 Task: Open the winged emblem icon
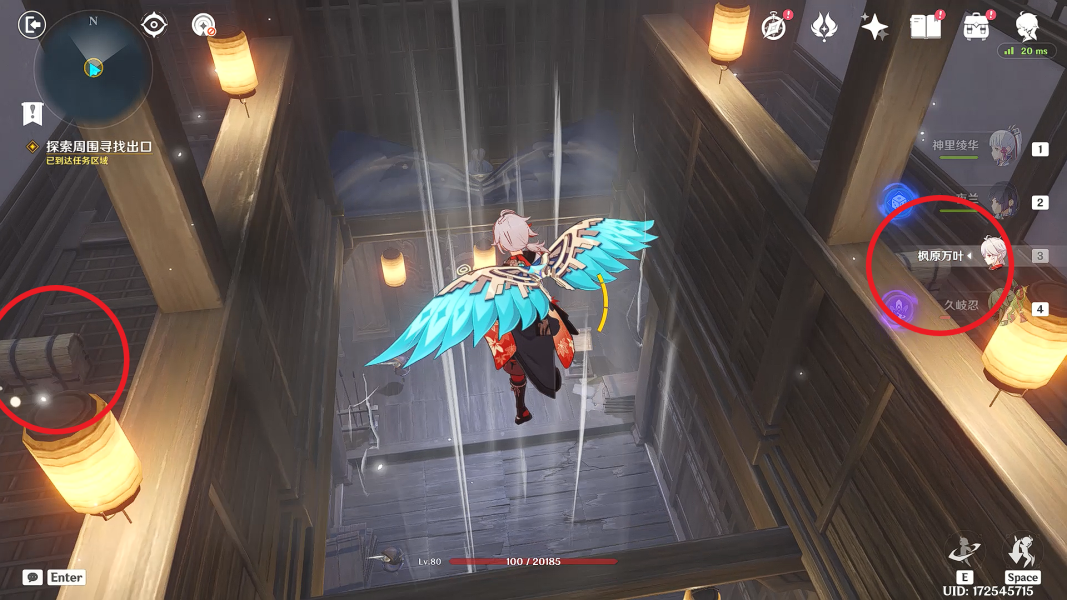pos(824,27)
